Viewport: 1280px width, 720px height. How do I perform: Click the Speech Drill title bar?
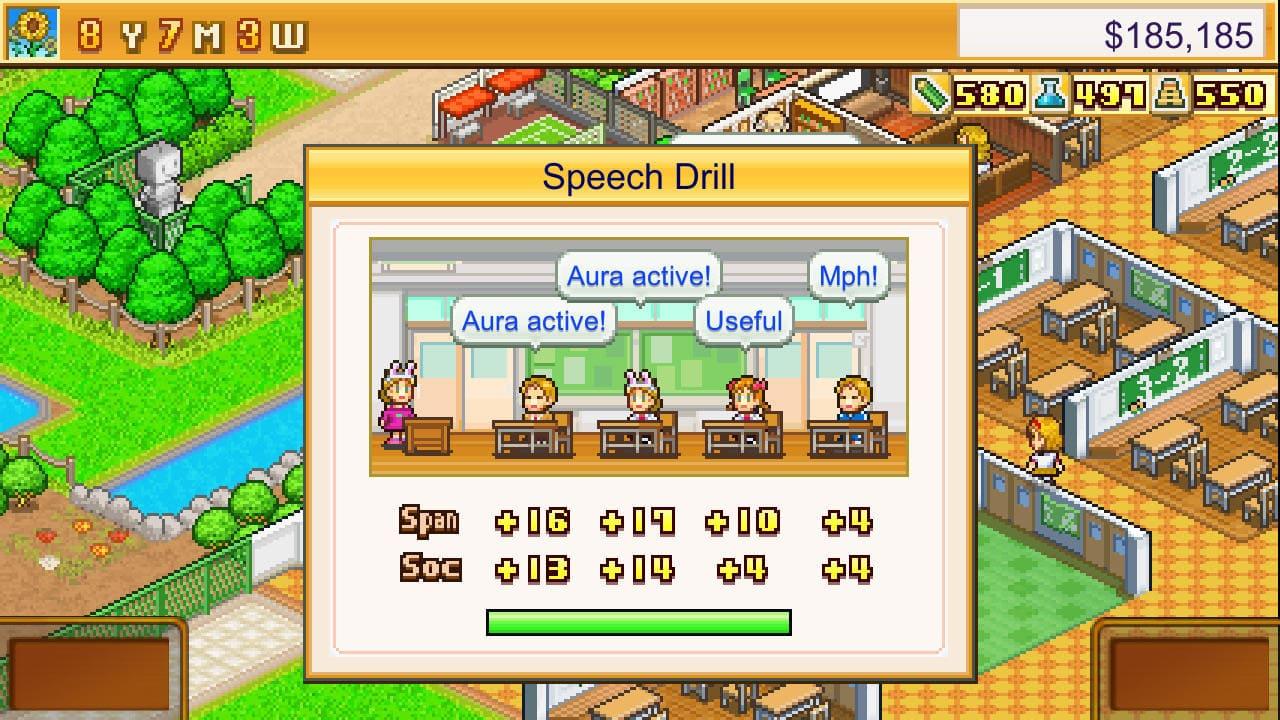tap(639, 176)
